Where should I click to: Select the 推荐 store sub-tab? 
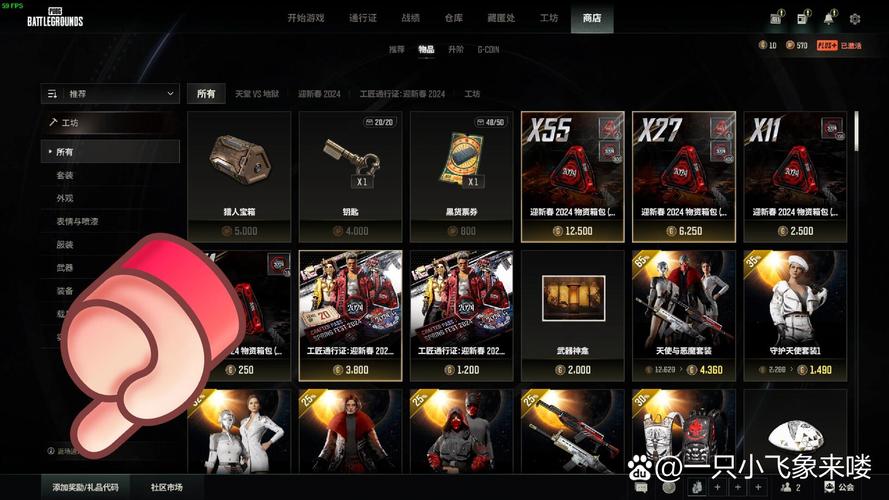pyautogui.click(x=397, y=49)
